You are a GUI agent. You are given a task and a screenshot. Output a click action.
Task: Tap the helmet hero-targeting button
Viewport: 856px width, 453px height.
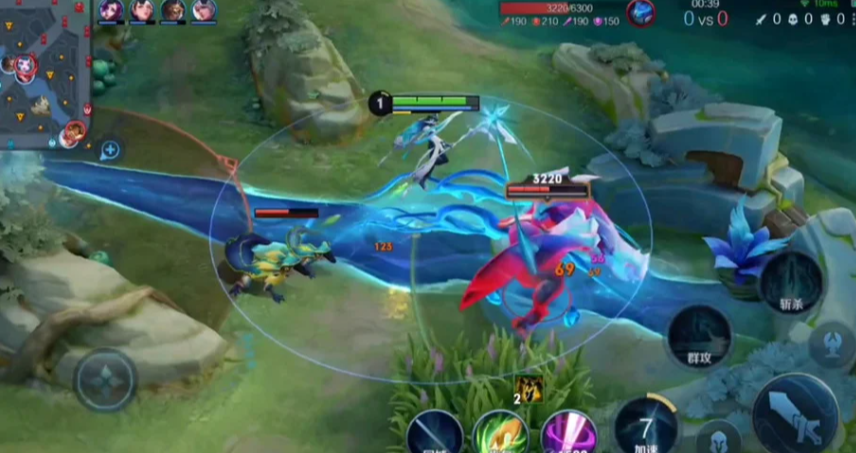click(718, 439)
